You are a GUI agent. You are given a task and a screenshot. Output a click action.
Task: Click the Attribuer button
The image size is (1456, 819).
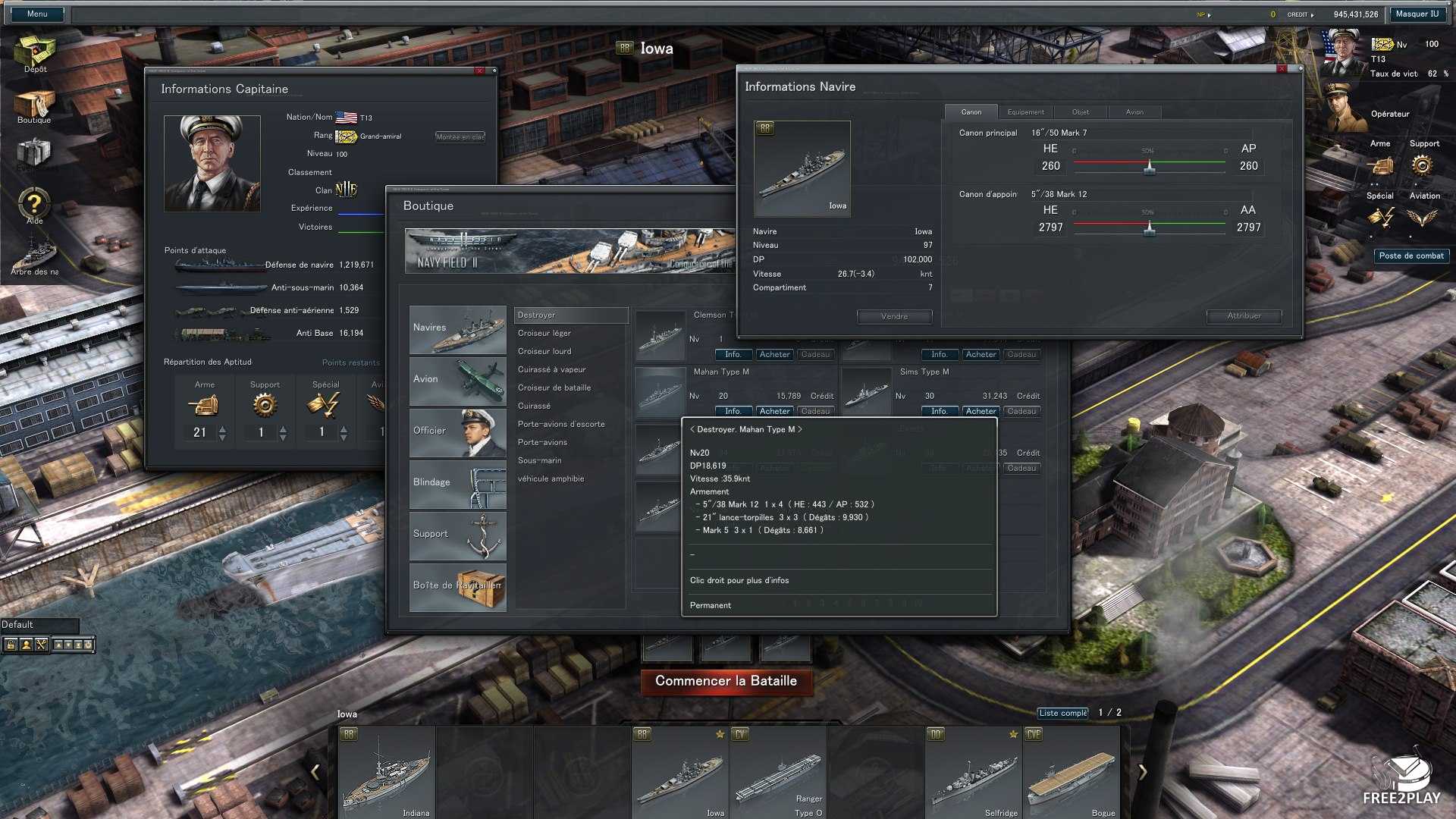(x=1244, y=316)
